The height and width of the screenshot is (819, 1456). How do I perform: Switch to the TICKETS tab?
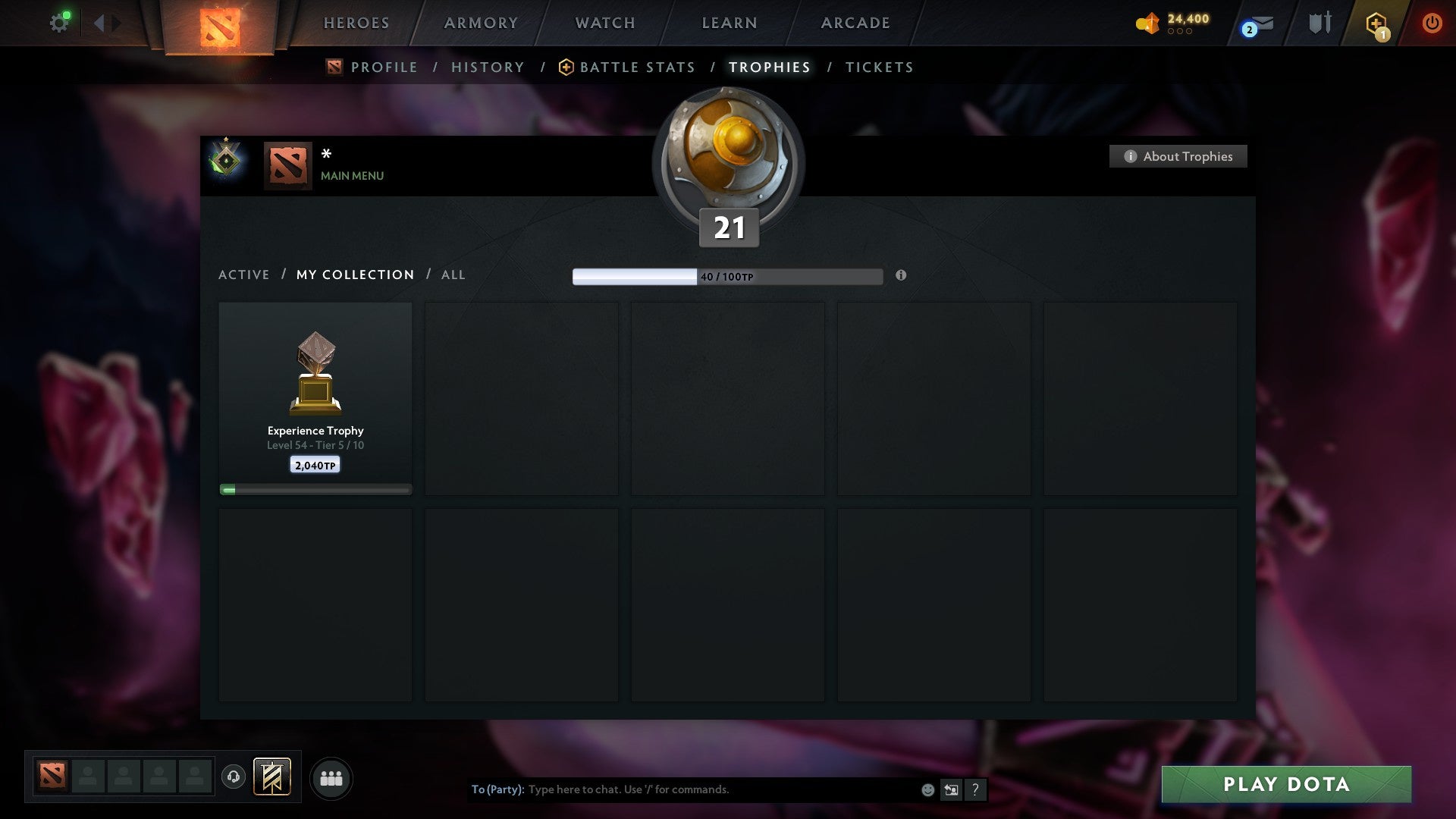point(878,67)
